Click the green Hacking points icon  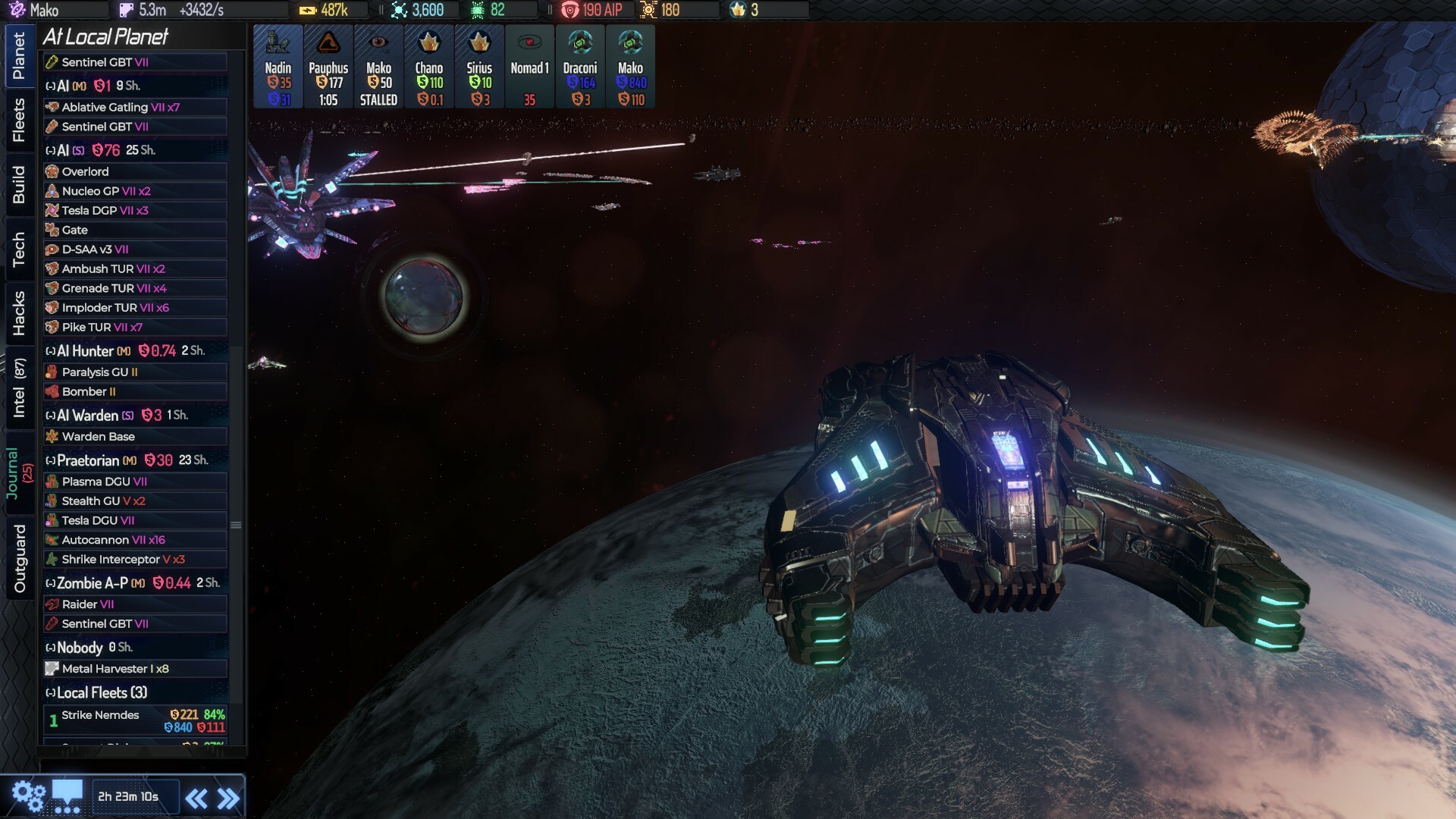pos(478,10)
